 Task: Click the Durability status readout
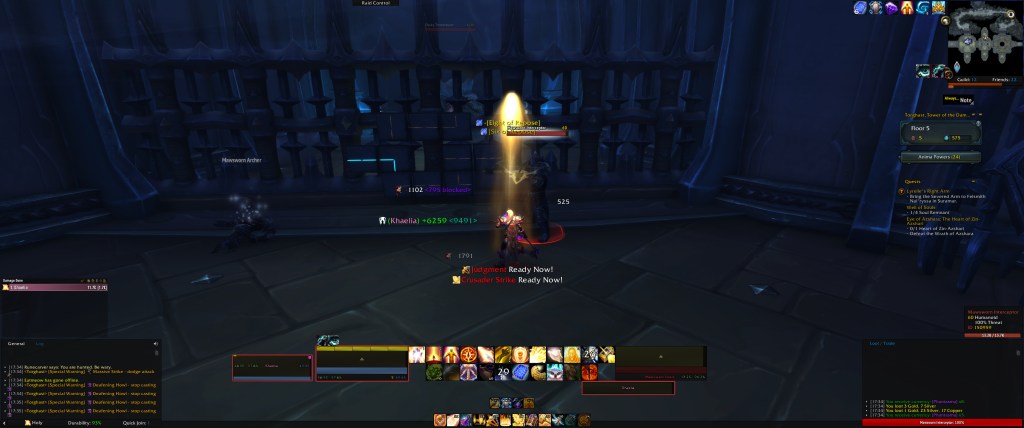pos(83,422)
